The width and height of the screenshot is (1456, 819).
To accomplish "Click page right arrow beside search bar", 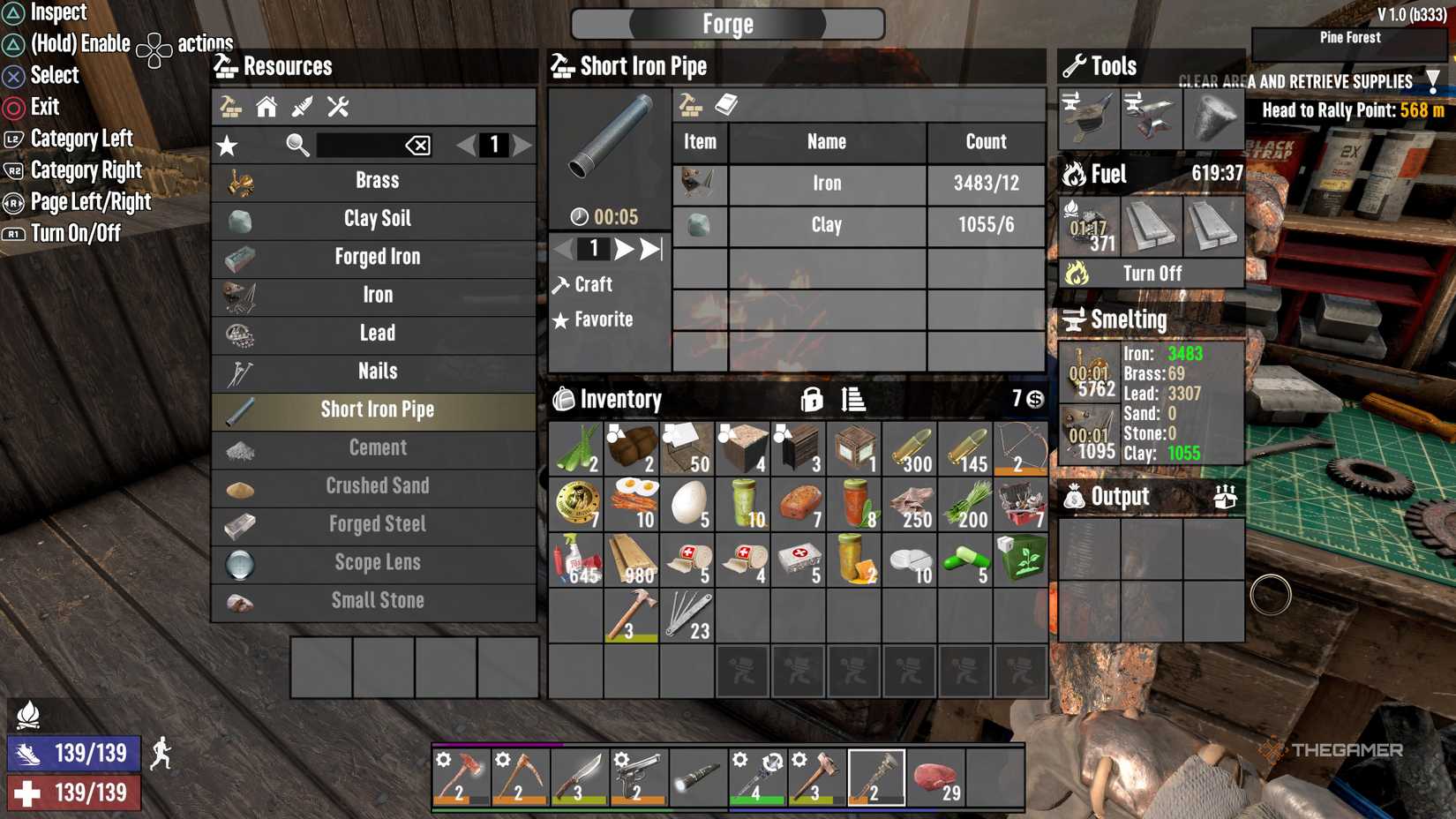I will pyautogui.click(x=524, y=146).
